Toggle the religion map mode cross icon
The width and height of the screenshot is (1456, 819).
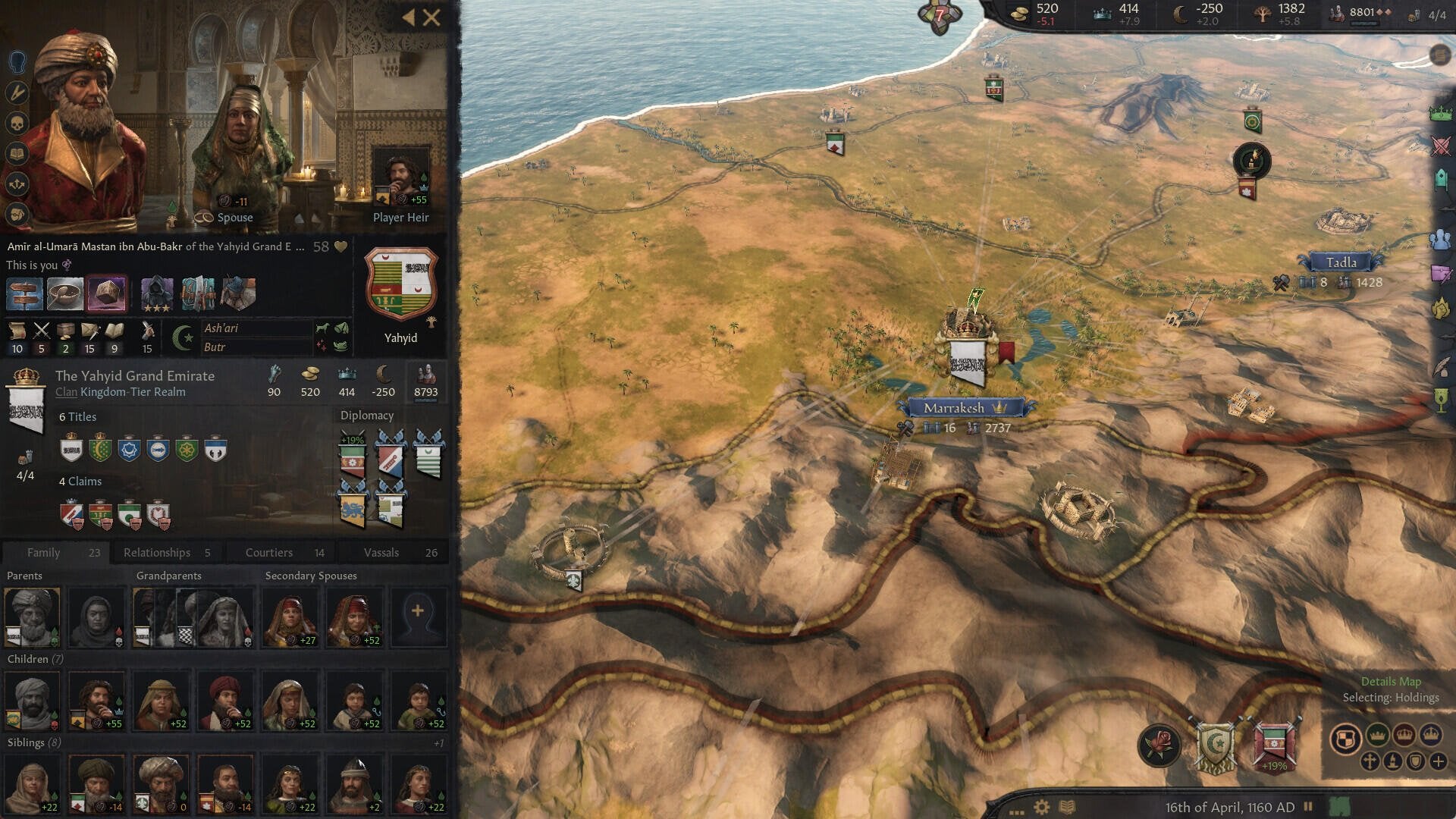(x=1370, y=761)
